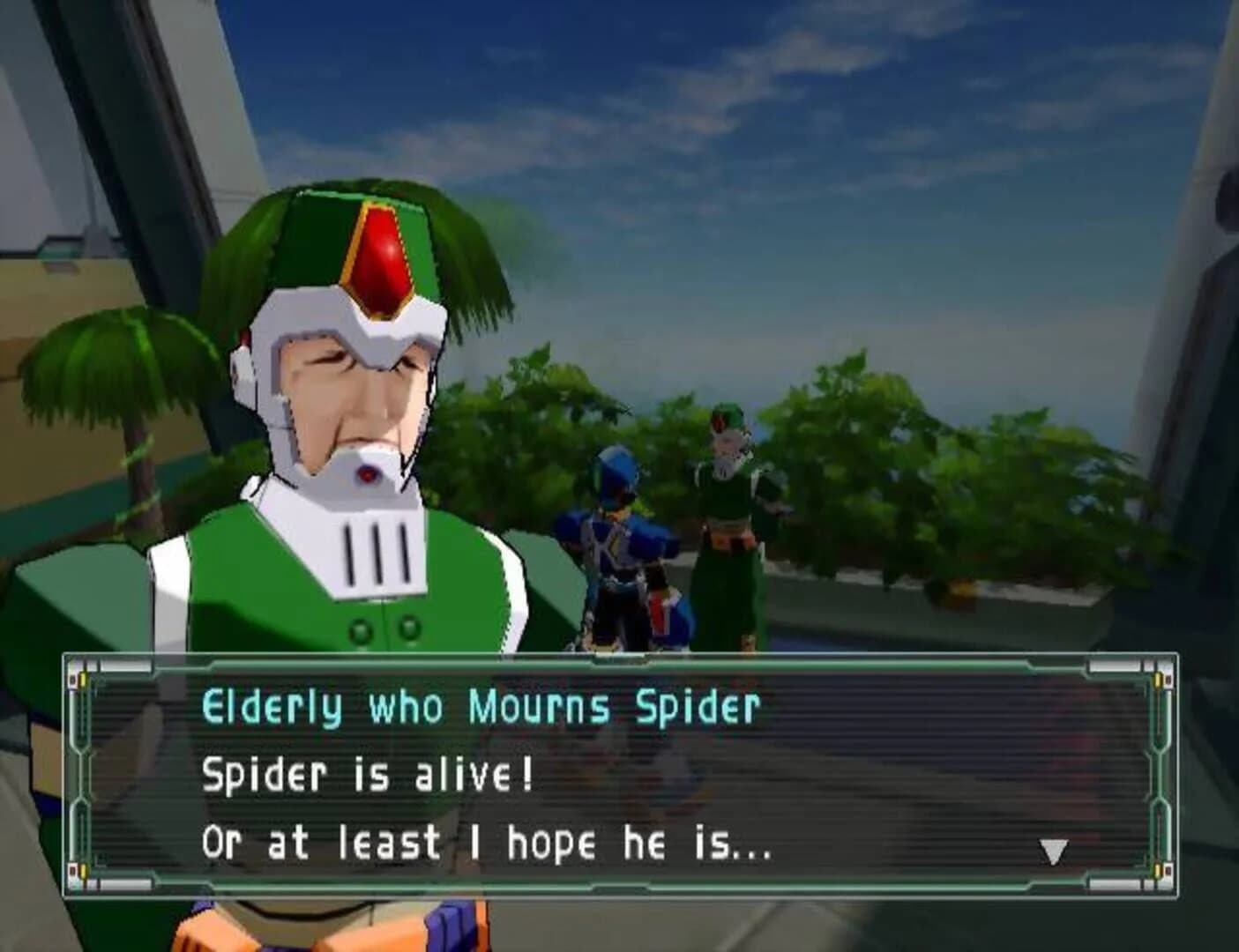This screenshot has height=952, width=1239.
Task: Click the small green stud on the right vest strap
Action: pyautogui.click(x=410, y=631)
